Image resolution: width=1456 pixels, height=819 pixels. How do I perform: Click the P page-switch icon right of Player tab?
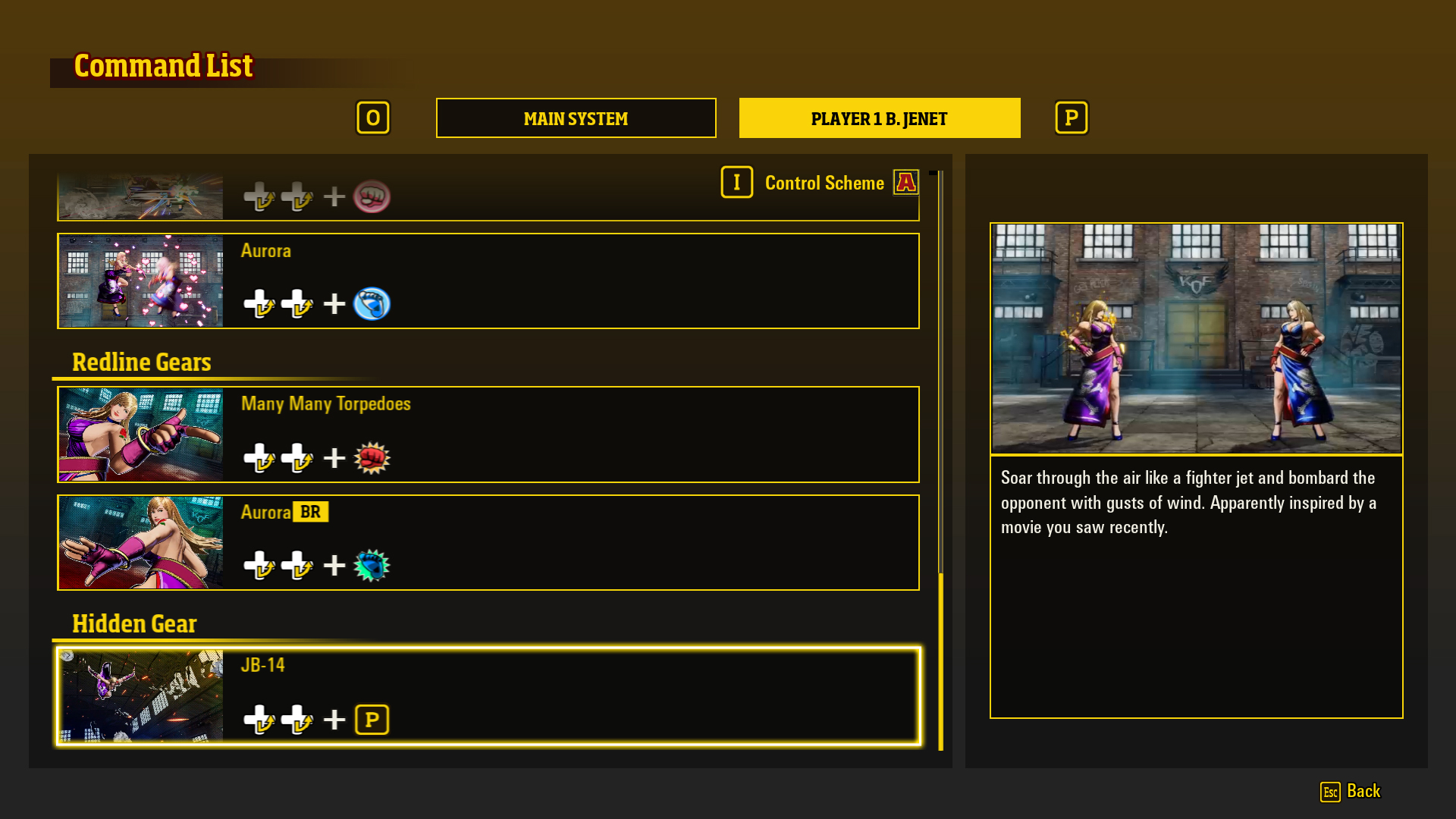[1071, 118]
